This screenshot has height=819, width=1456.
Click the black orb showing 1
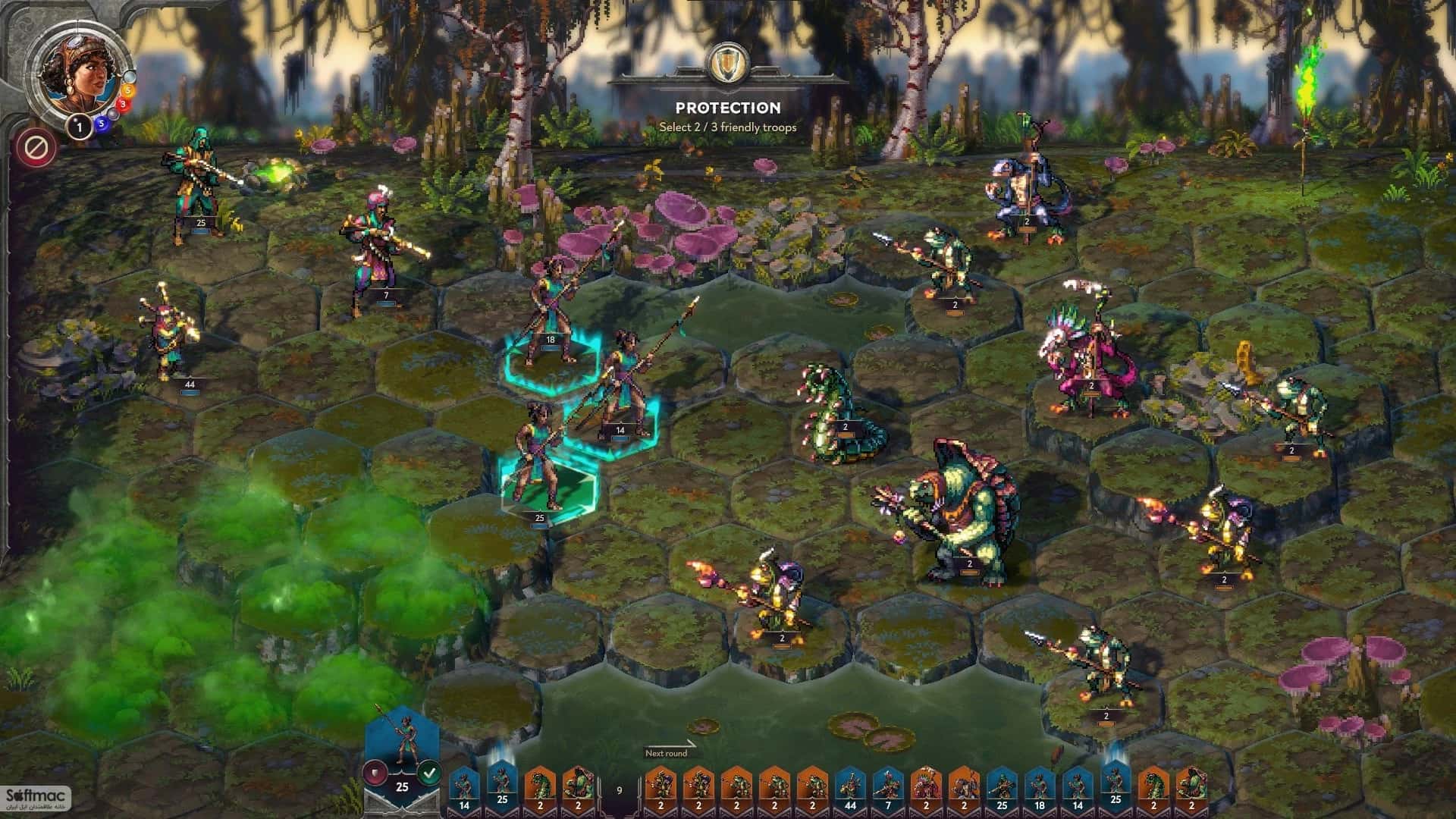click(79, 127)
